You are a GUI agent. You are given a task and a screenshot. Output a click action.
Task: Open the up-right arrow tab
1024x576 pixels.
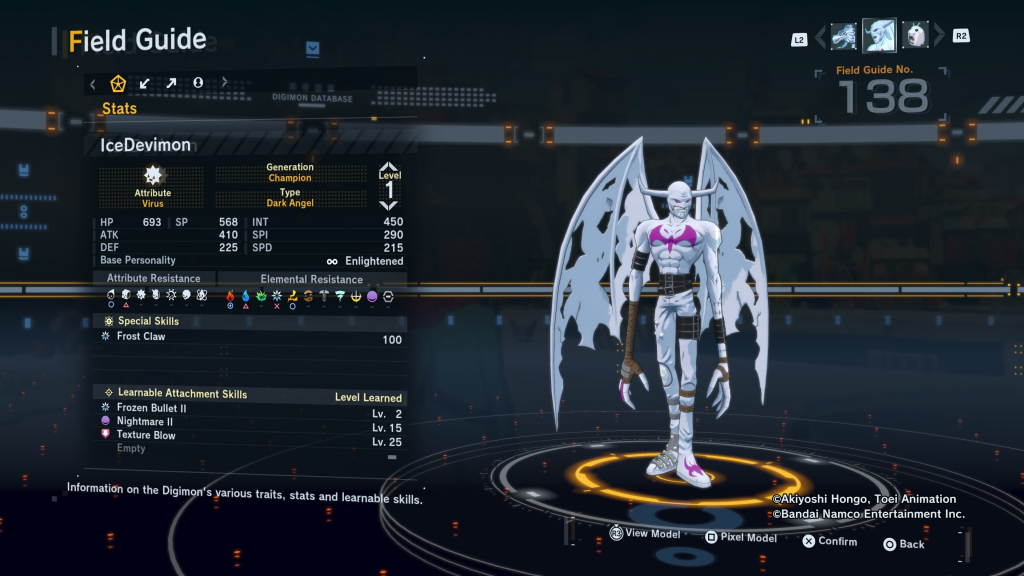tap(171, 83)
